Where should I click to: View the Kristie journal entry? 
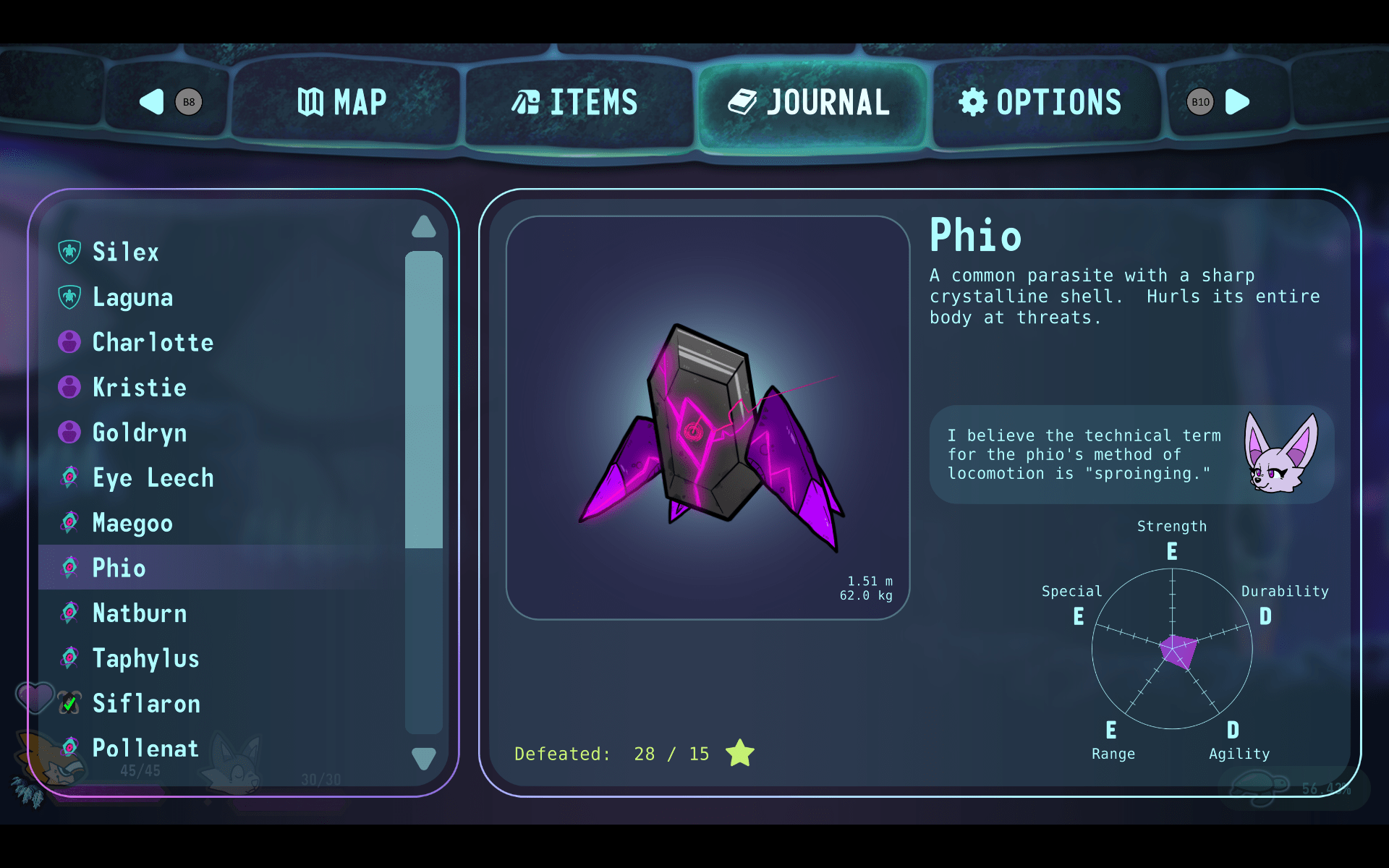click(x=140, y=388)
